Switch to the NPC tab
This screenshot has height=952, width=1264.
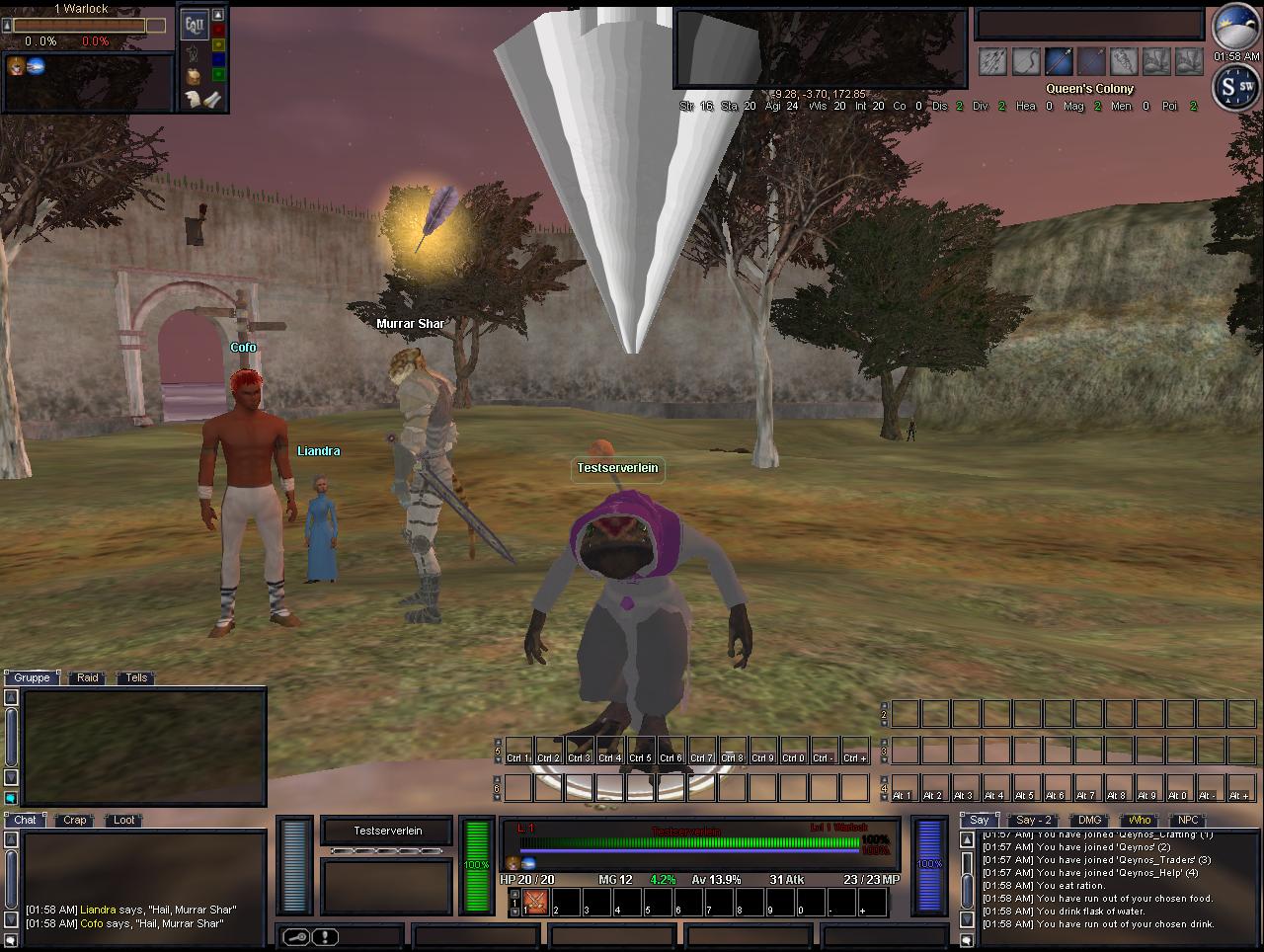tap(1188, 820)
